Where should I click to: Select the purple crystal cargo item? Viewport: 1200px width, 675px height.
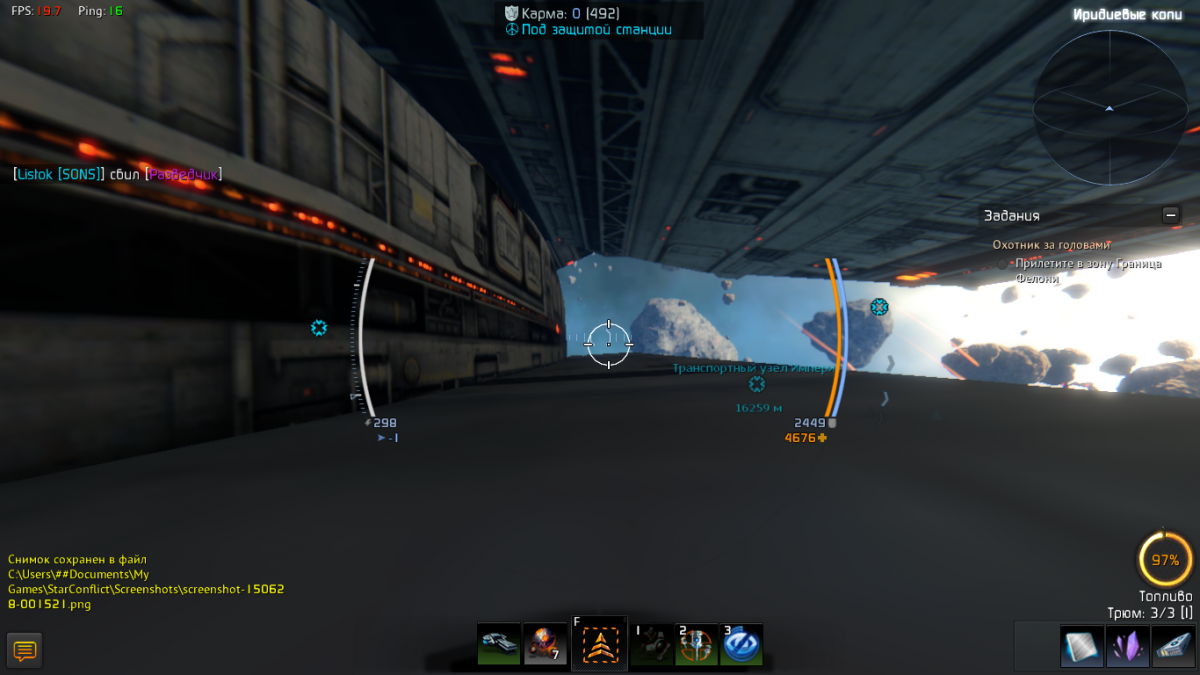tap(1127, 646)
